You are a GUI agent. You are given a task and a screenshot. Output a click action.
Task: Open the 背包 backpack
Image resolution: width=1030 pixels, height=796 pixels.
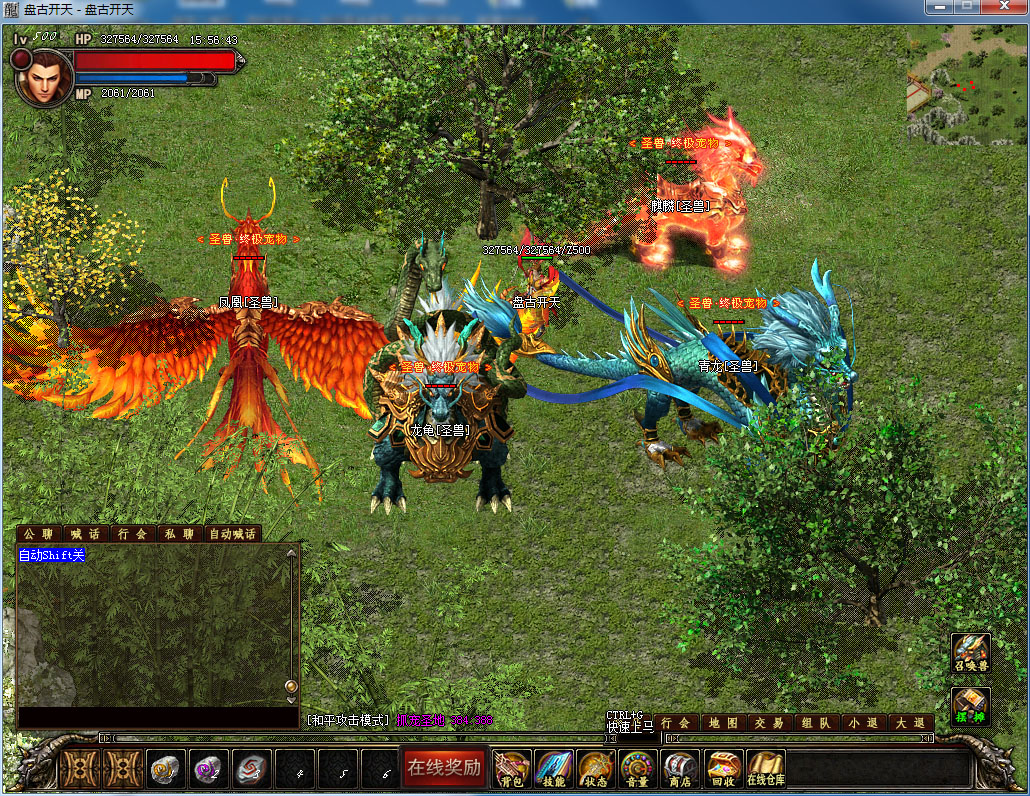(x=511, y=769)
